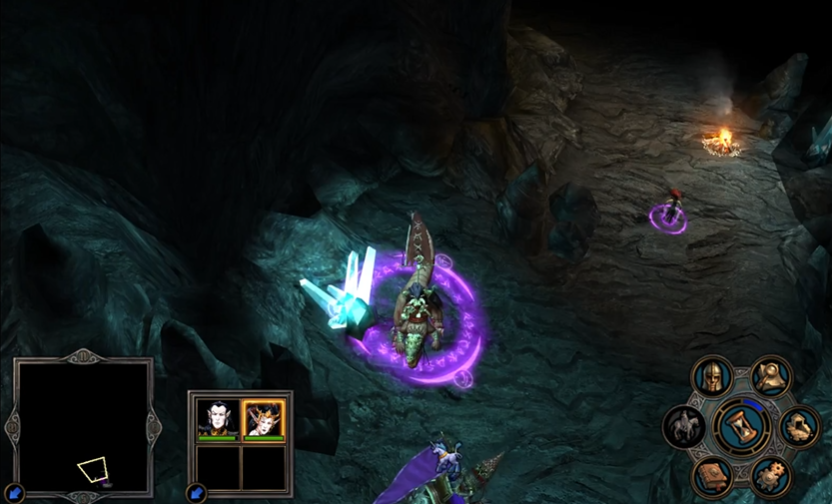The image size is (832, 504).
Task: Open the spellbook icon
Action: point(712,476)
